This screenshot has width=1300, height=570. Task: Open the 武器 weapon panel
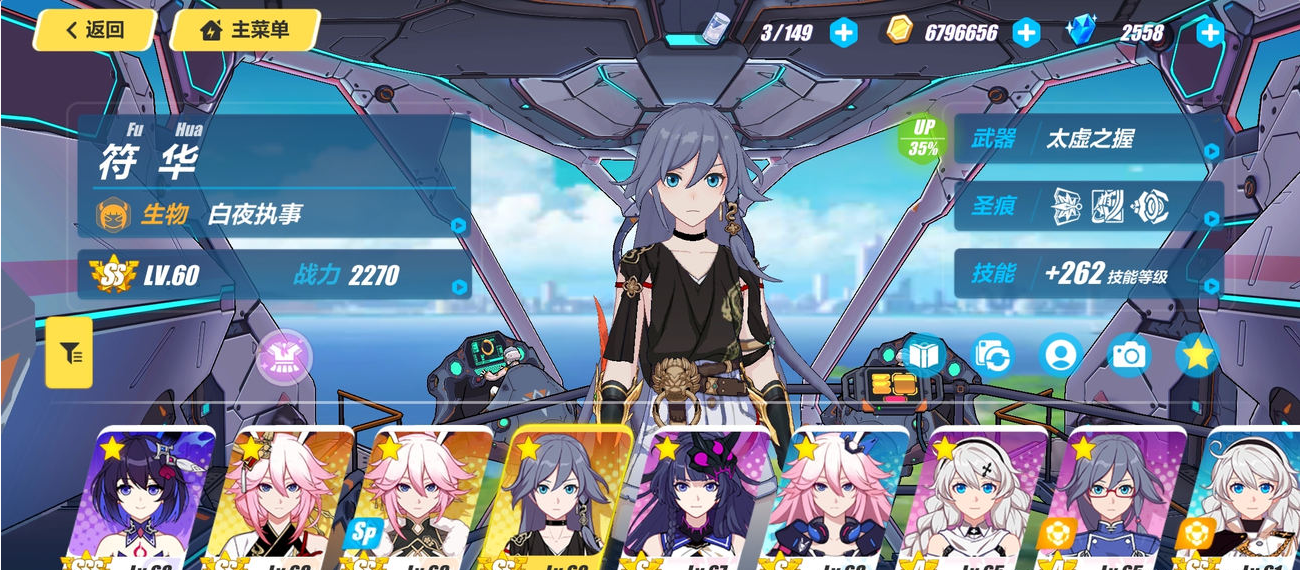pyautogui.click(x=1088, y=139)
